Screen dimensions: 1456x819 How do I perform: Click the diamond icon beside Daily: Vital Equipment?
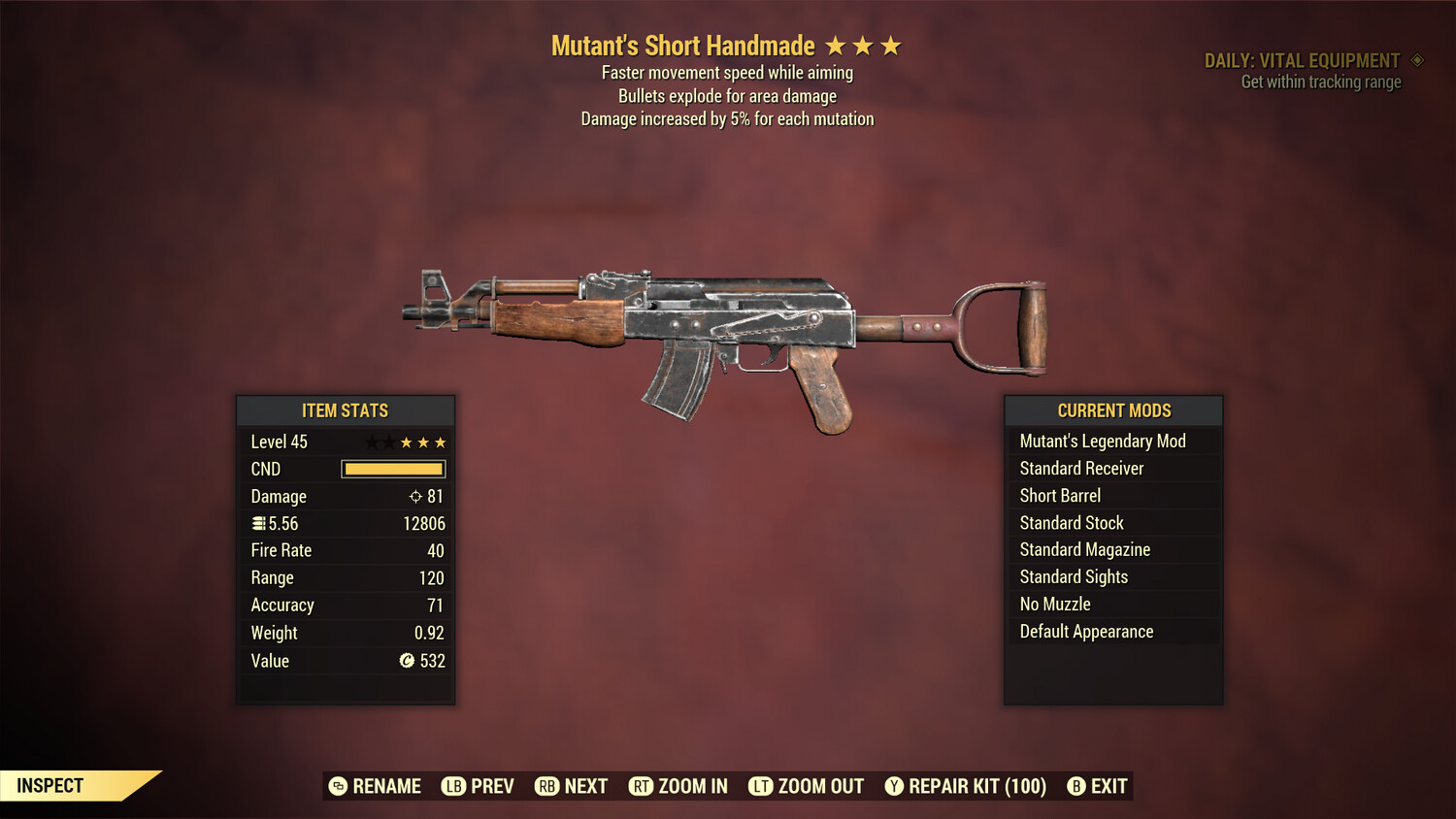pos(1416,60)
